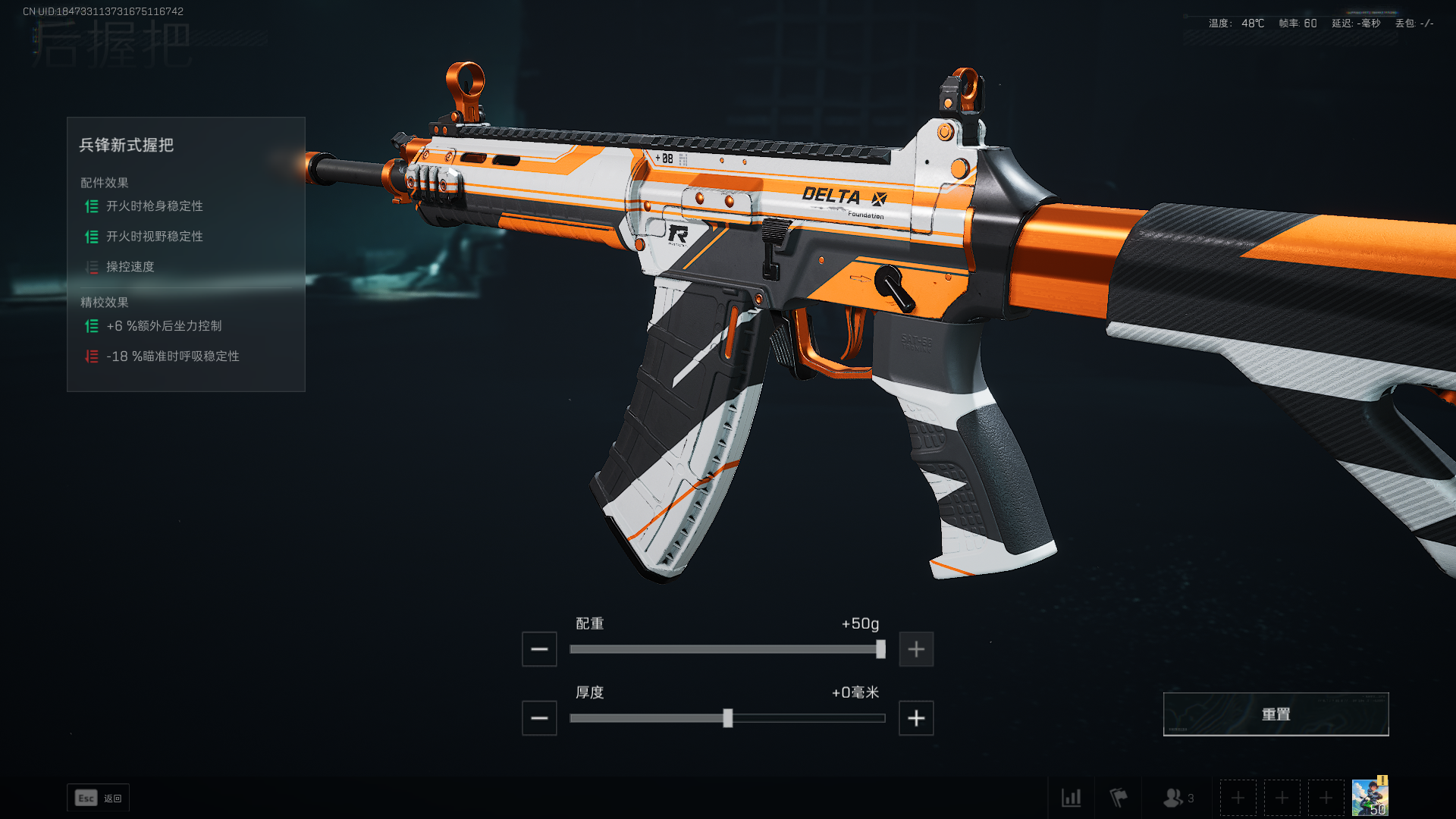Decrease the 厚度 thickness value
This screenshot has width=1456, height=819.
click(x=539, y=718)
